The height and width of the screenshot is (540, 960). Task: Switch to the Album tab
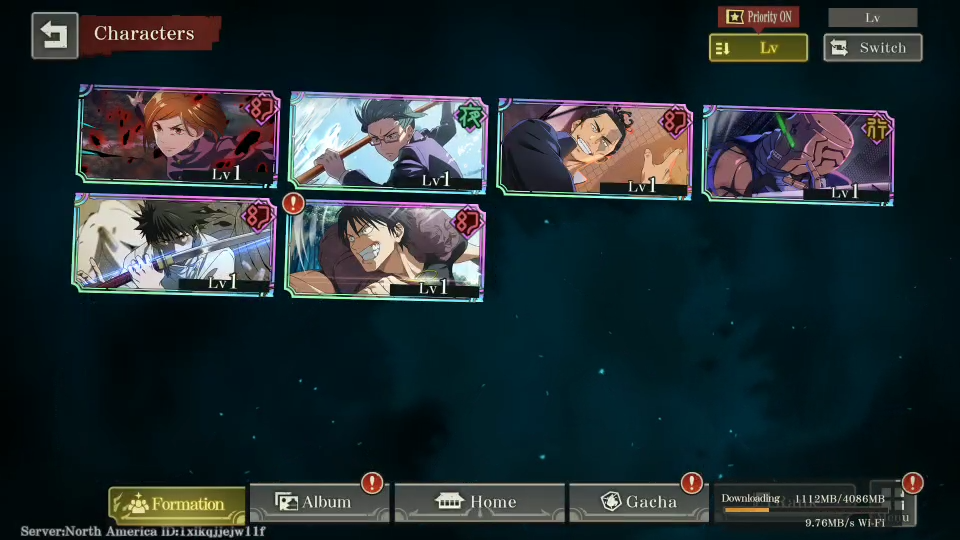click(x=318, y=502)
